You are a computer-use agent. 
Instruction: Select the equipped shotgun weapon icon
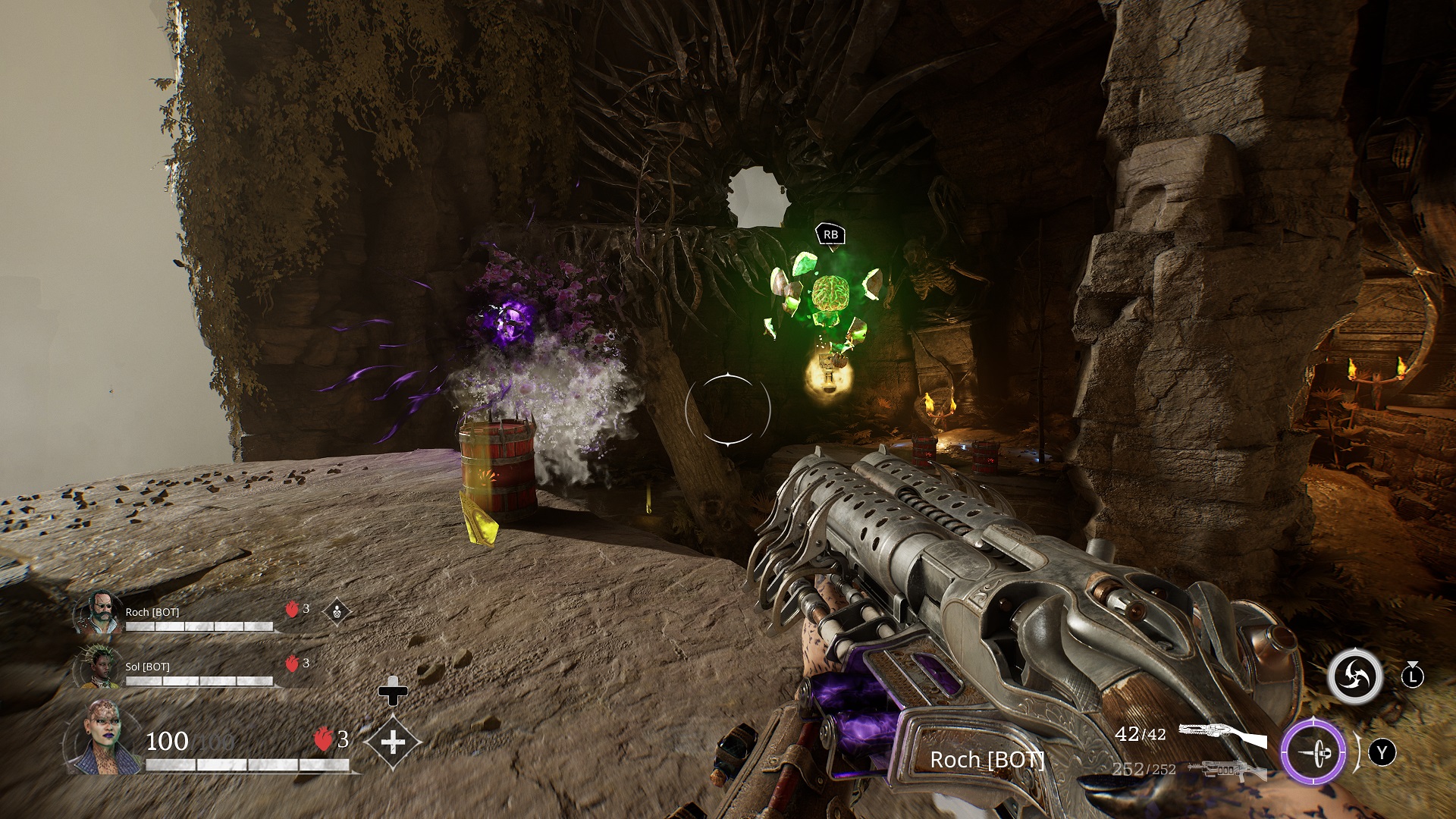point(1222,736)
